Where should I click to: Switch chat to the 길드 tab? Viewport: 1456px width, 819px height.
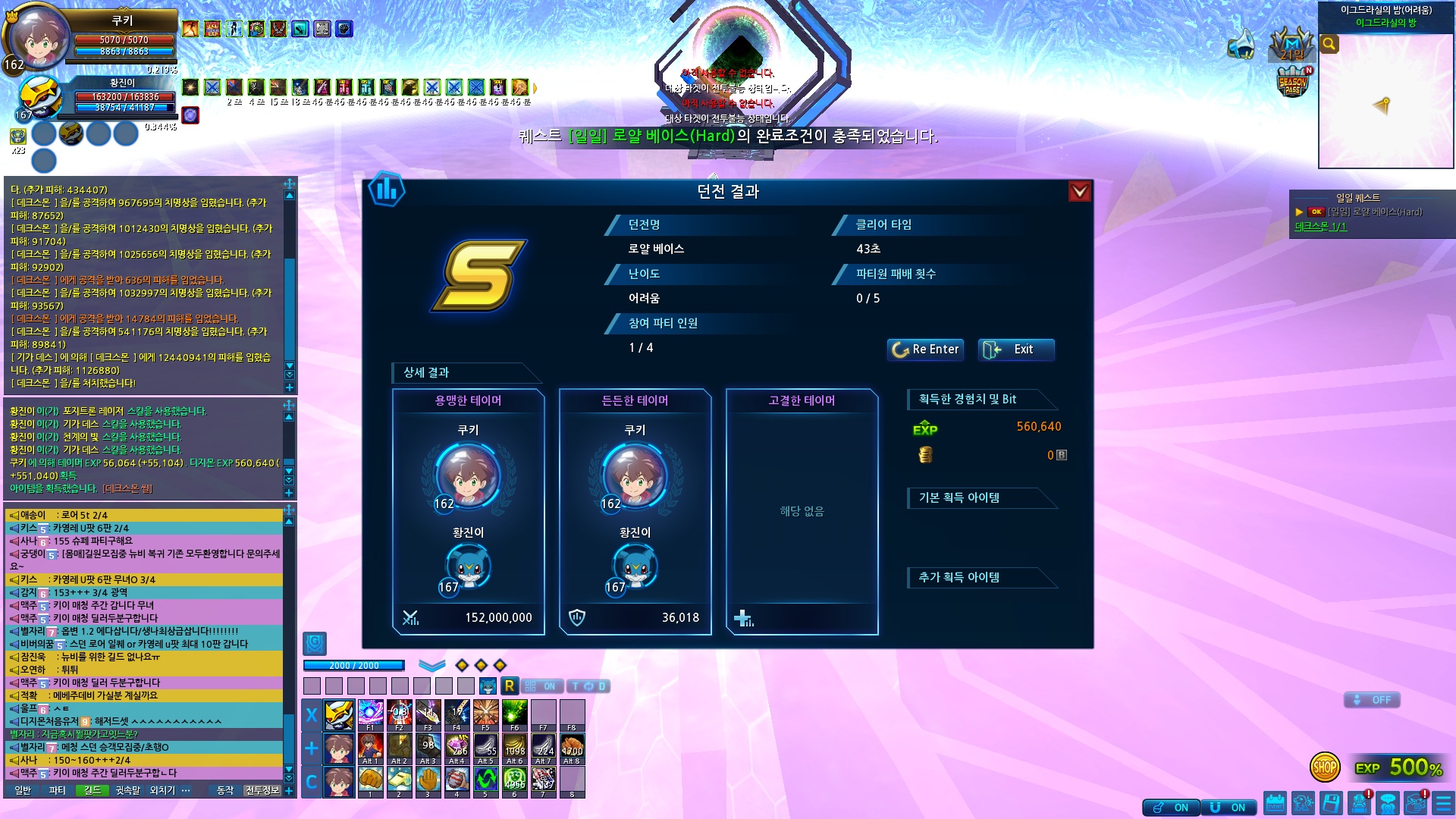[x=93, y=790]
